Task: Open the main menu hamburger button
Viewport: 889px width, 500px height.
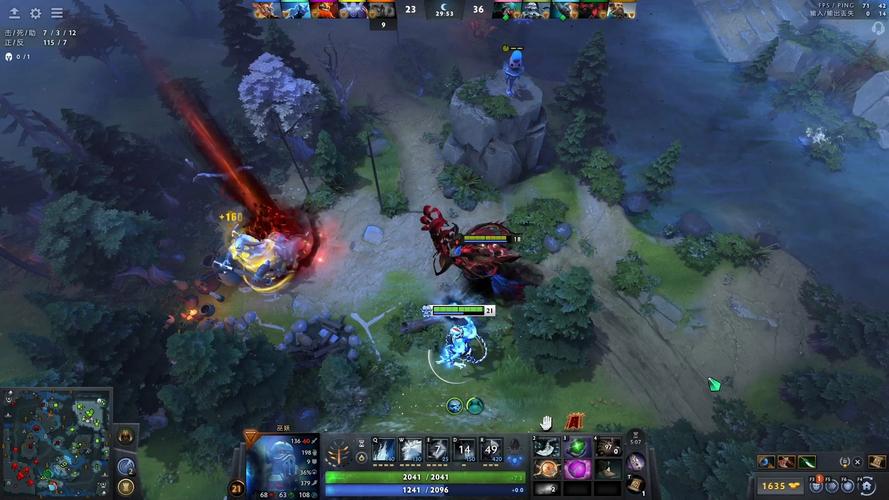Action: [57, 13]
